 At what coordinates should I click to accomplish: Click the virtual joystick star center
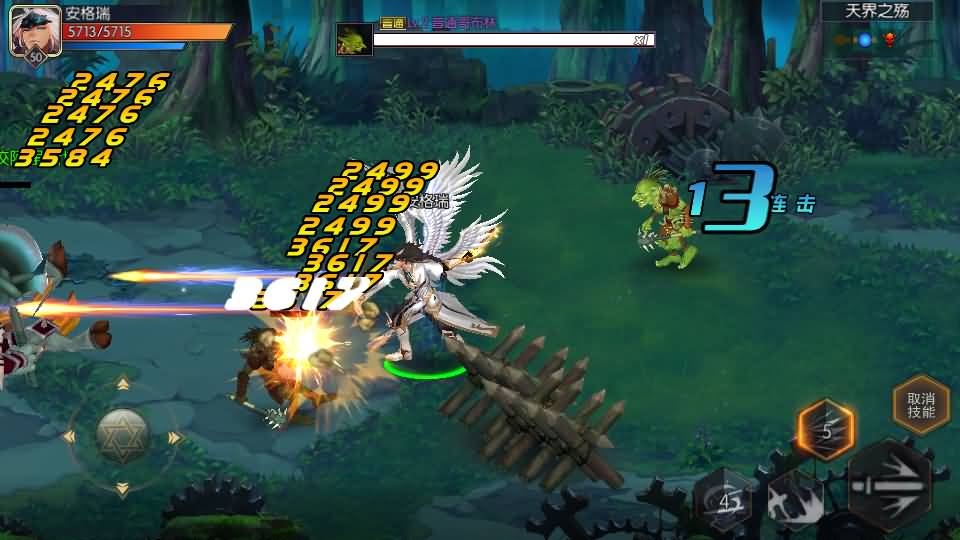122,436
